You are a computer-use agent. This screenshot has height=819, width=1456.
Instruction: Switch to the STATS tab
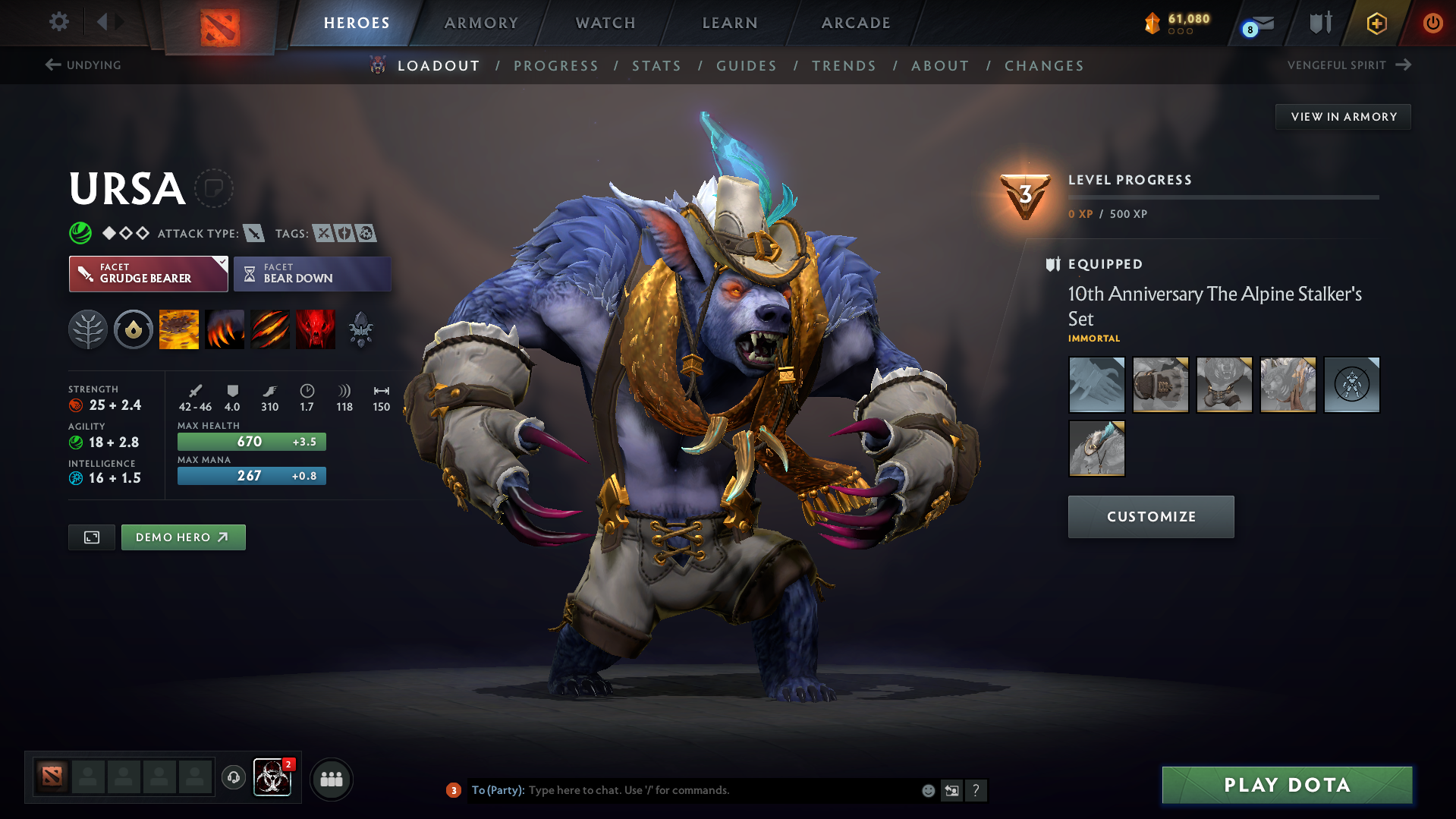pos(656,65)
